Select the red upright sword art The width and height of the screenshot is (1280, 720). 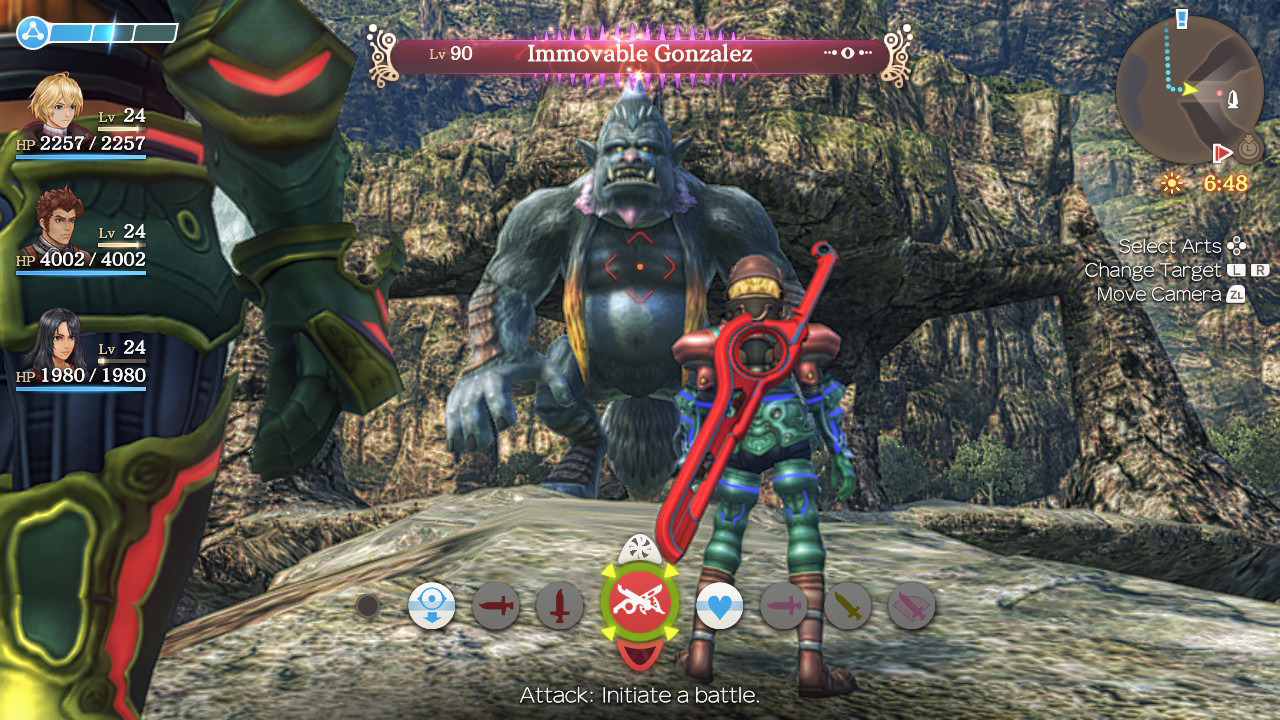tap(559, 605)
